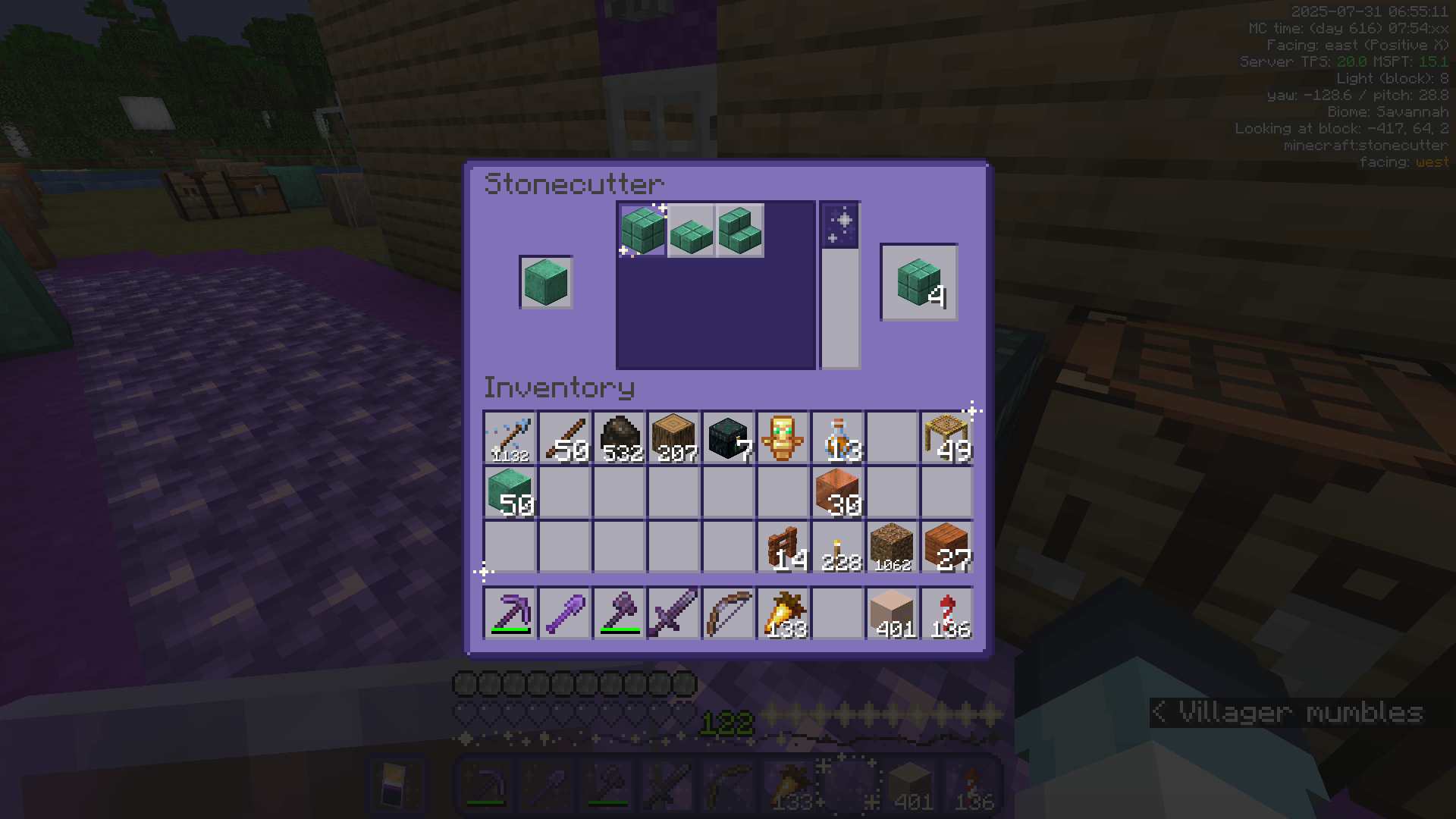Grab the bottles o' enchanting stack
The height and width of the screenshot is (819, 1456).
tap(838, 438)
